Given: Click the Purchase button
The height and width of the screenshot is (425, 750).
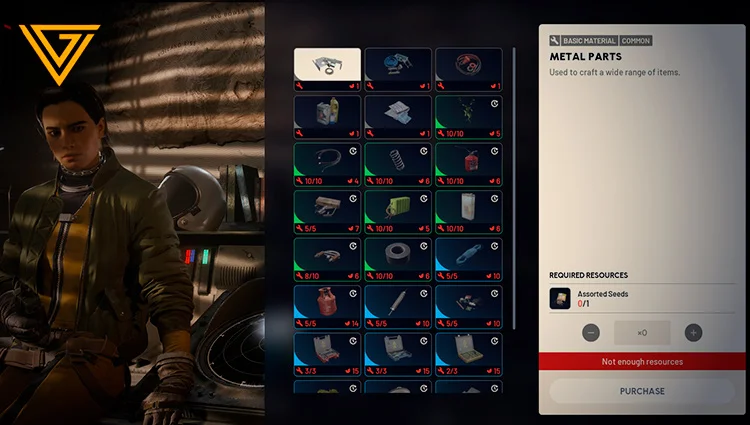Looking at the screenshot, I should pos(641,391).
